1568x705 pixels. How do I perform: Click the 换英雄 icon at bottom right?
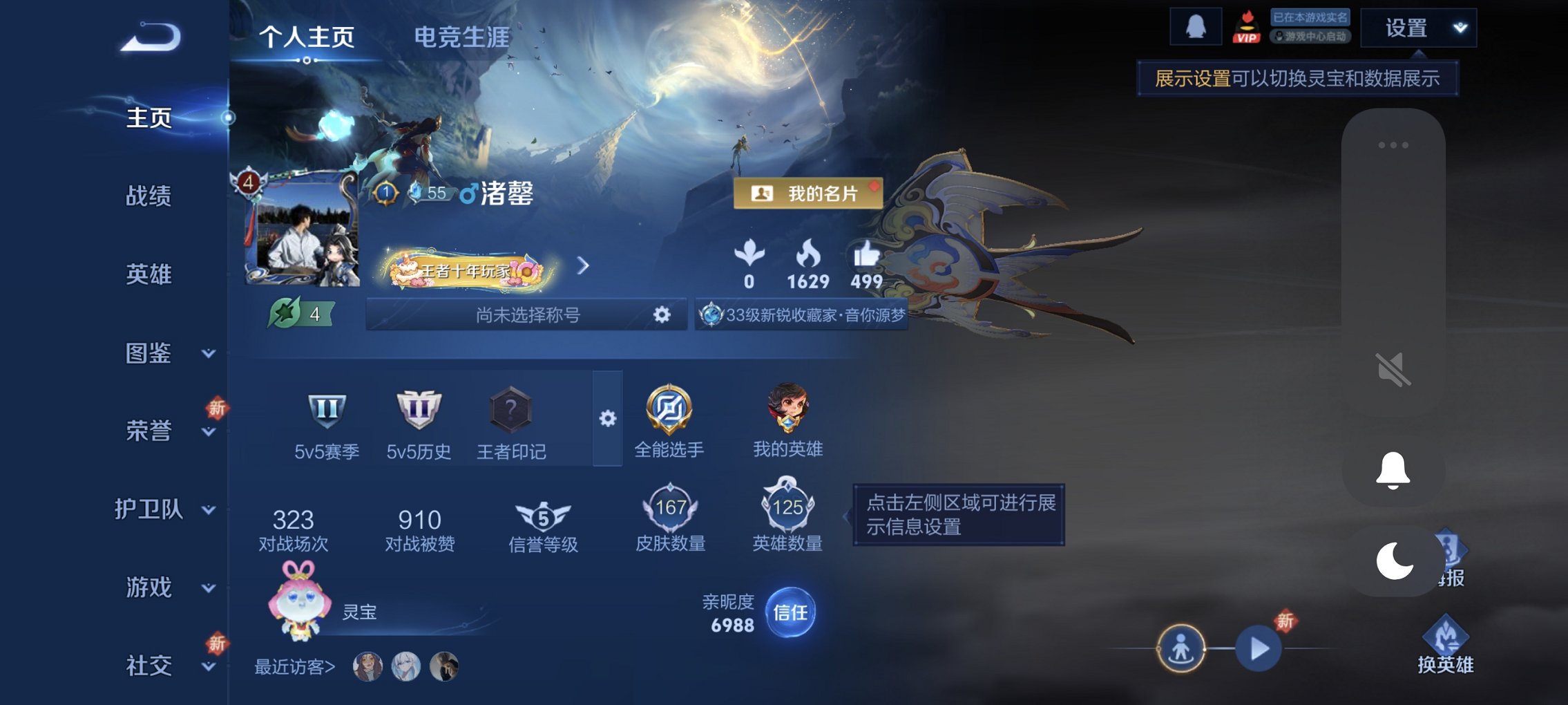click(x=1447, y=632)
